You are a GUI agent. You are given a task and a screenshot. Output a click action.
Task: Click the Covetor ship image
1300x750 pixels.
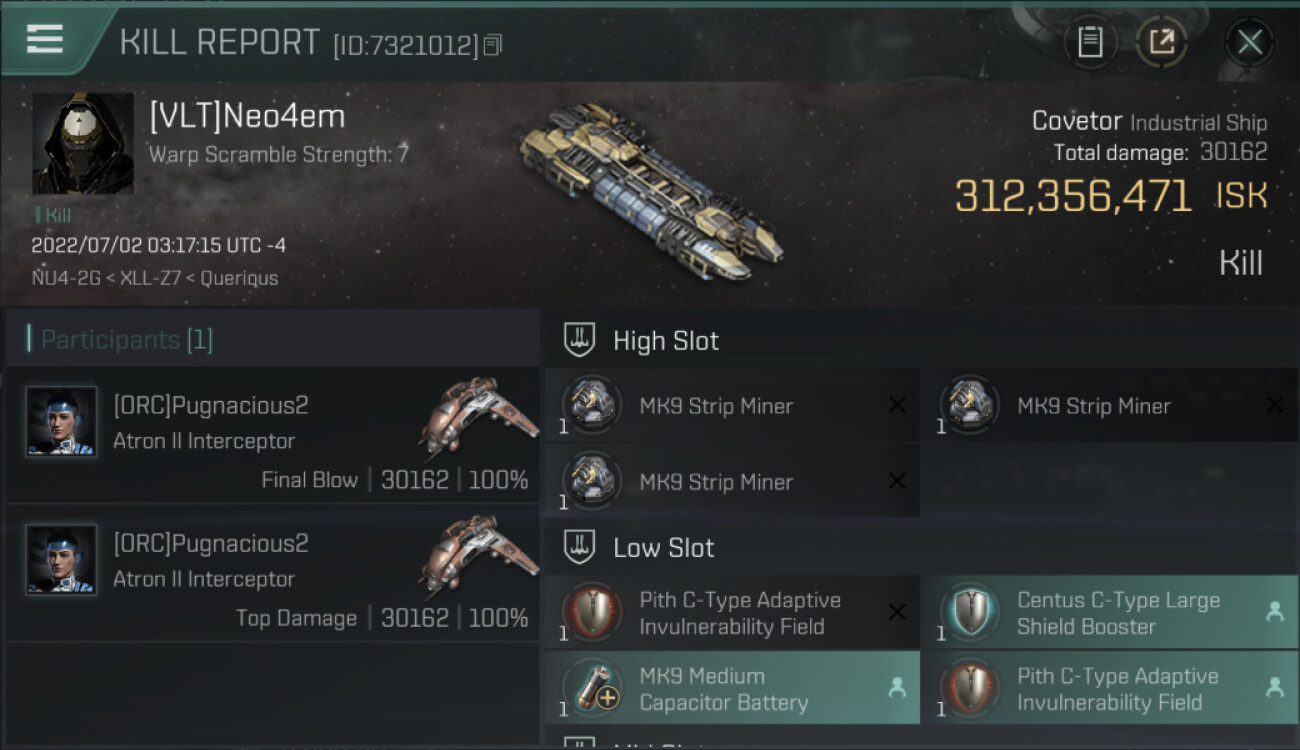pos(650,190)
